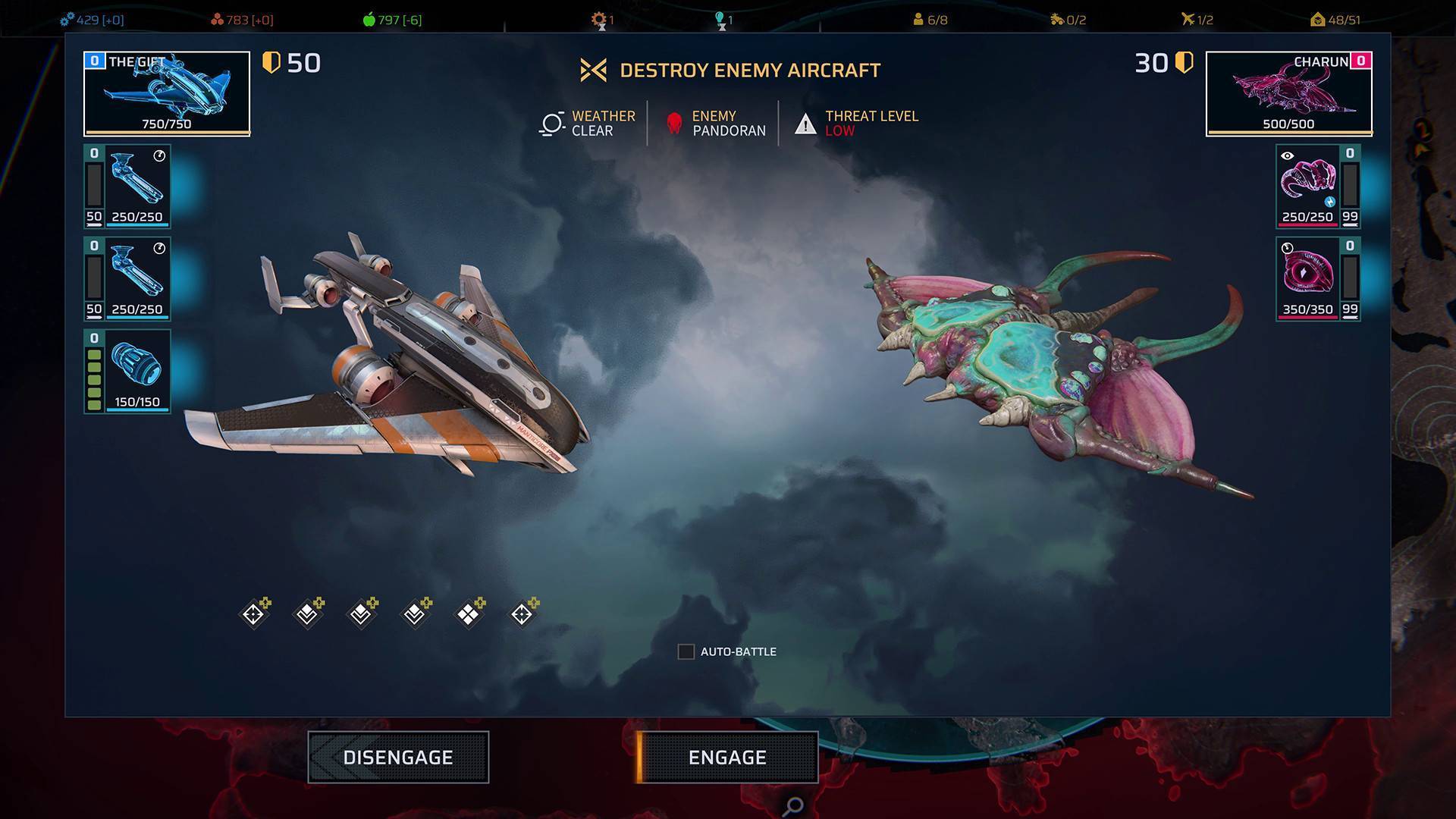Viewport: 1456px width, 819px height.
Task: Select the blue module slot showing 150/150
Action: point(136,372)
